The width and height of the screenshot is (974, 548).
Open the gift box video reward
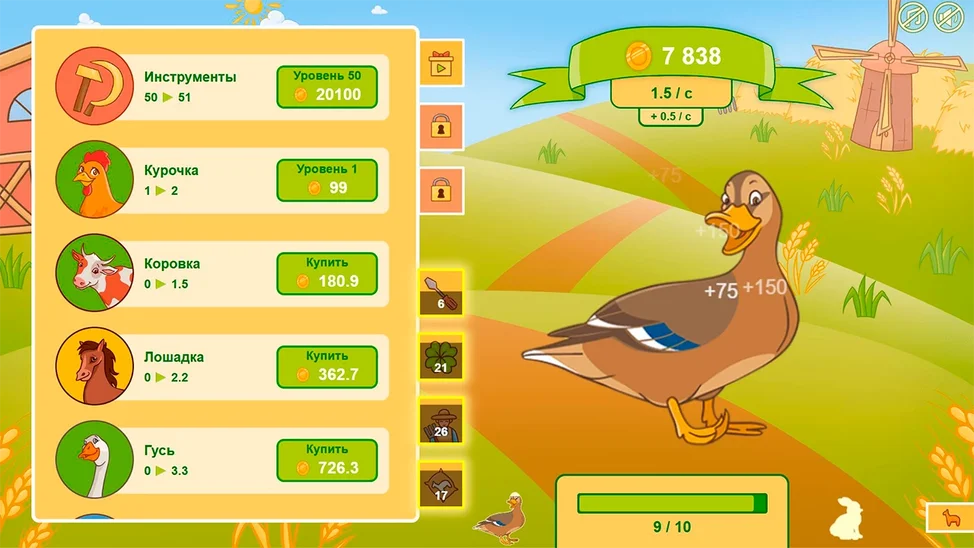tap(440, 64)
